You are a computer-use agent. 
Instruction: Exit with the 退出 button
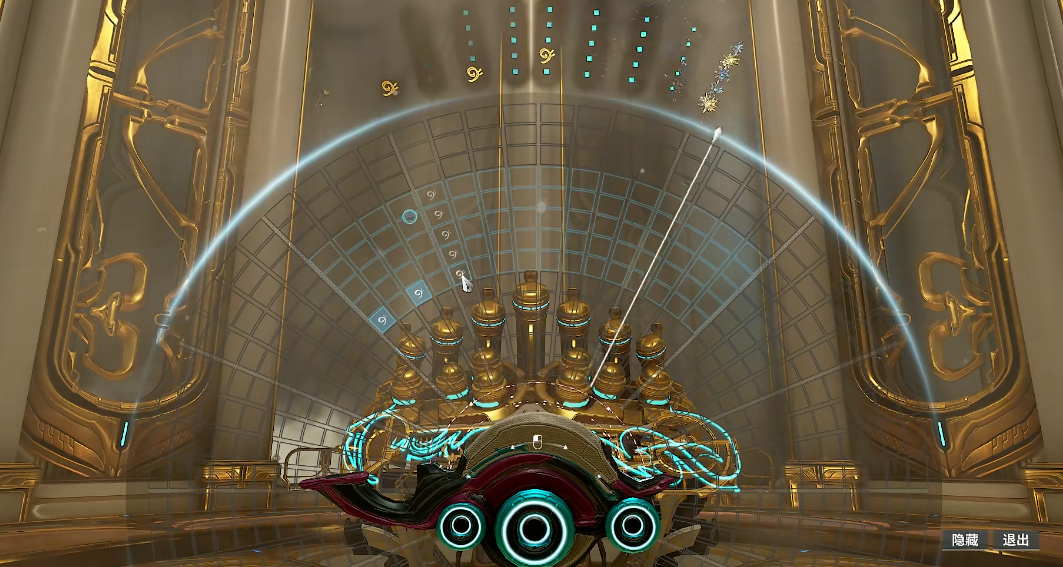coord(1016,540)
